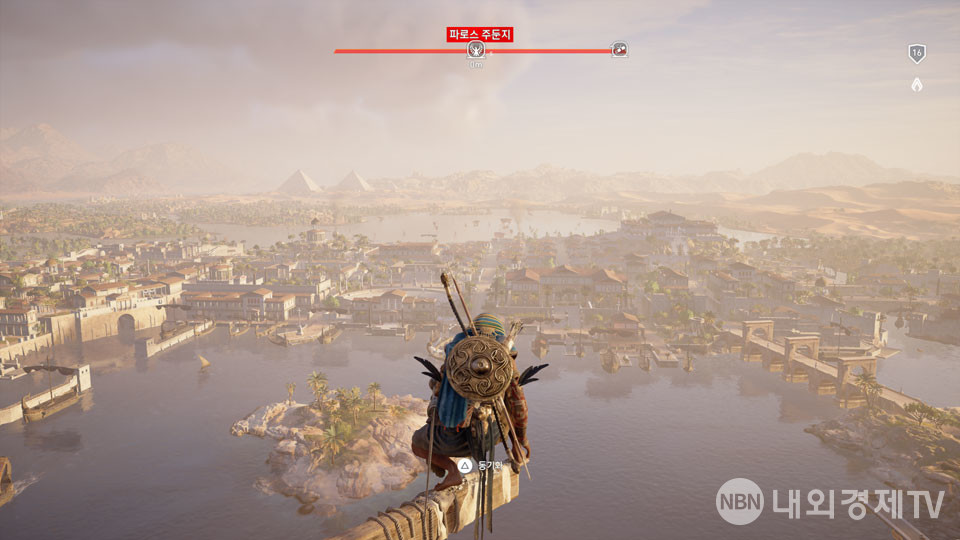Click the level 16 shield badge
The width and height of the screenshot is (960, 540).
point(916,54)
